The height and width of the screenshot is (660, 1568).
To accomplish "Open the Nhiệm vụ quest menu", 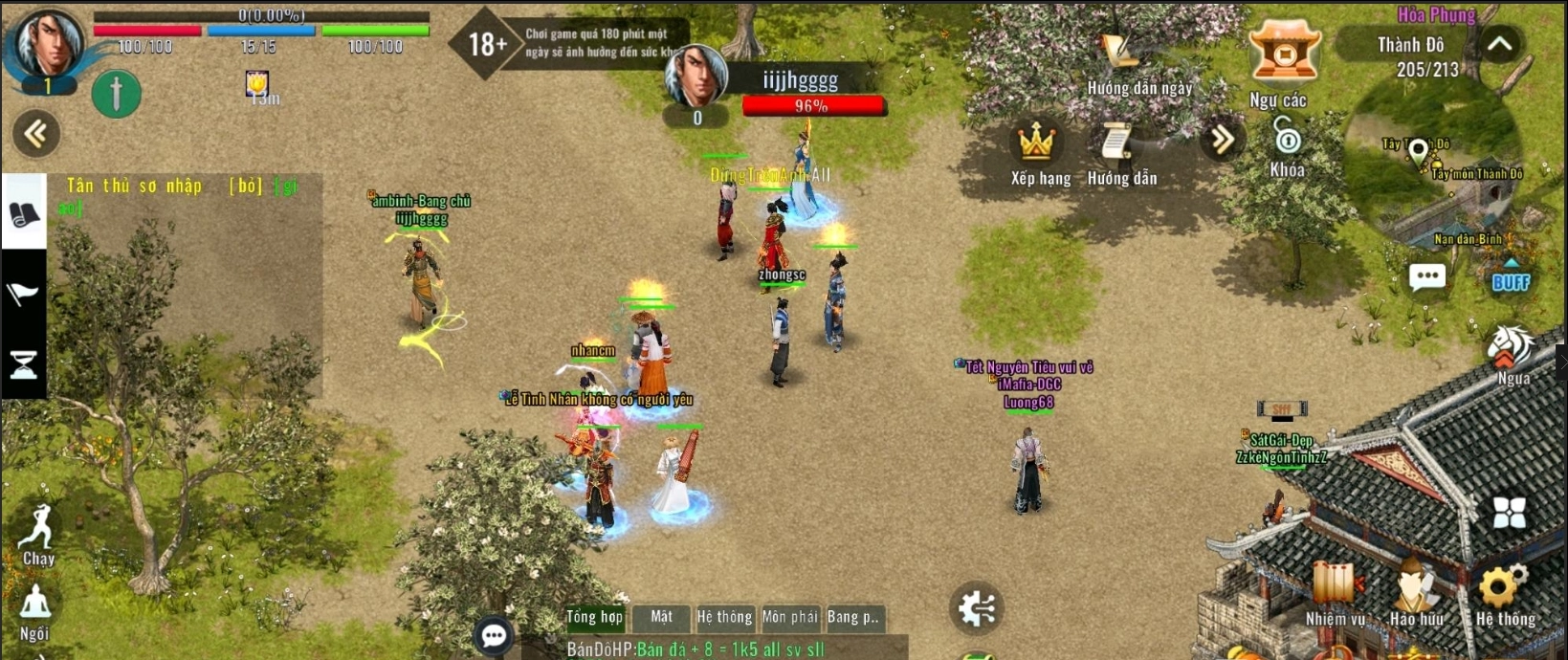I will click(1336, 589).
